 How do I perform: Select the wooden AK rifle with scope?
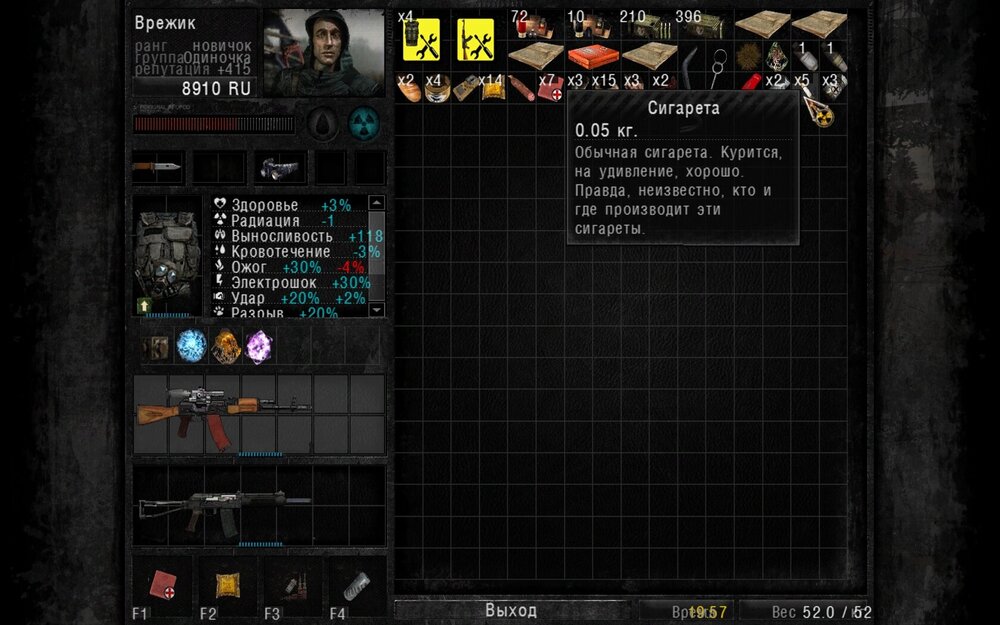tap(223, 412)
